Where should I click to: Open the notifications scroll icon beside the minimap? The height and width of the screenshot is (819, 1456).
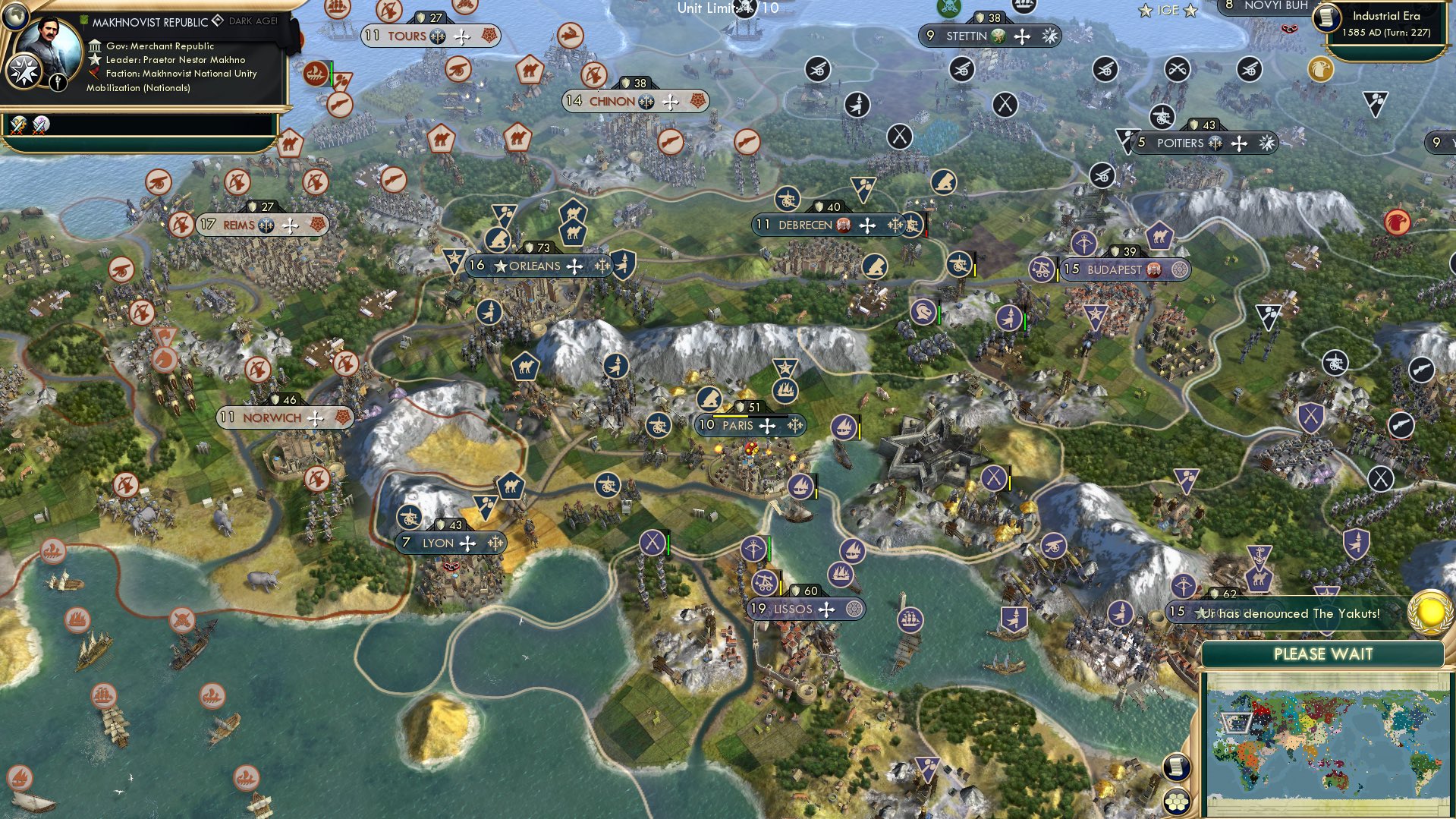tap(1175, 767)
